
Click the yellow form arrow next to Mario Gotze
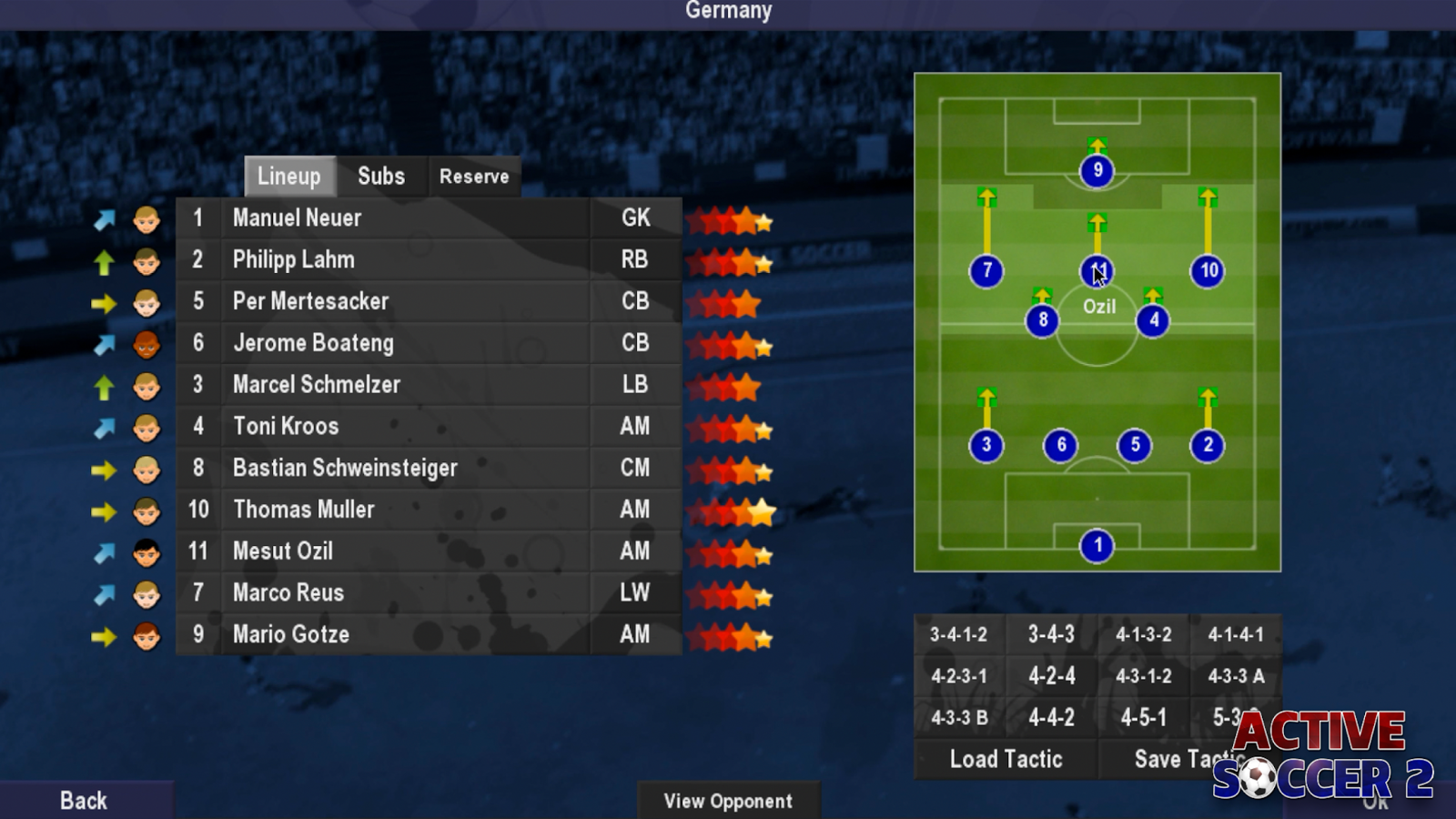106,635
